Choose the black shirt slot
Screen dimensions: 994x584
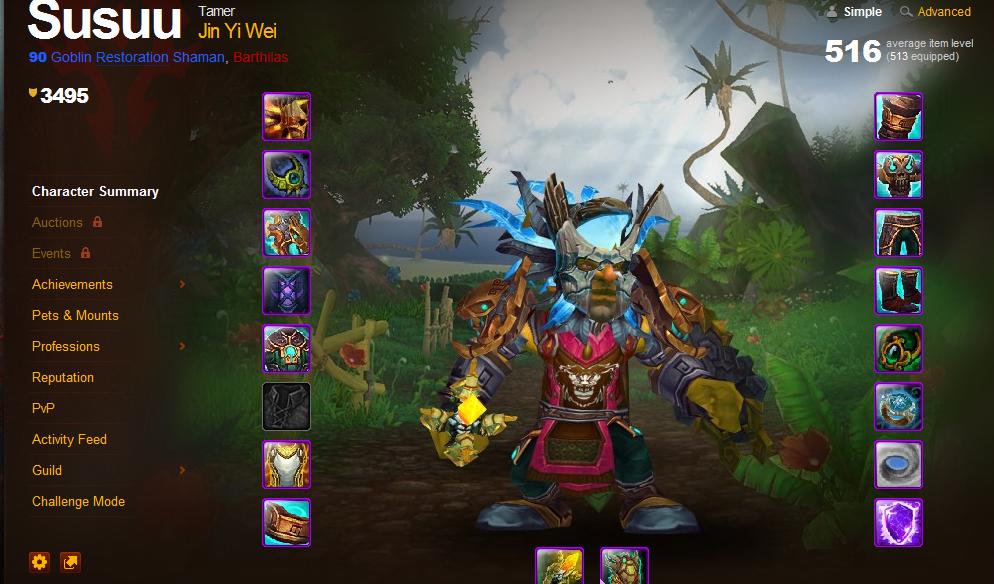pos(287,407)
